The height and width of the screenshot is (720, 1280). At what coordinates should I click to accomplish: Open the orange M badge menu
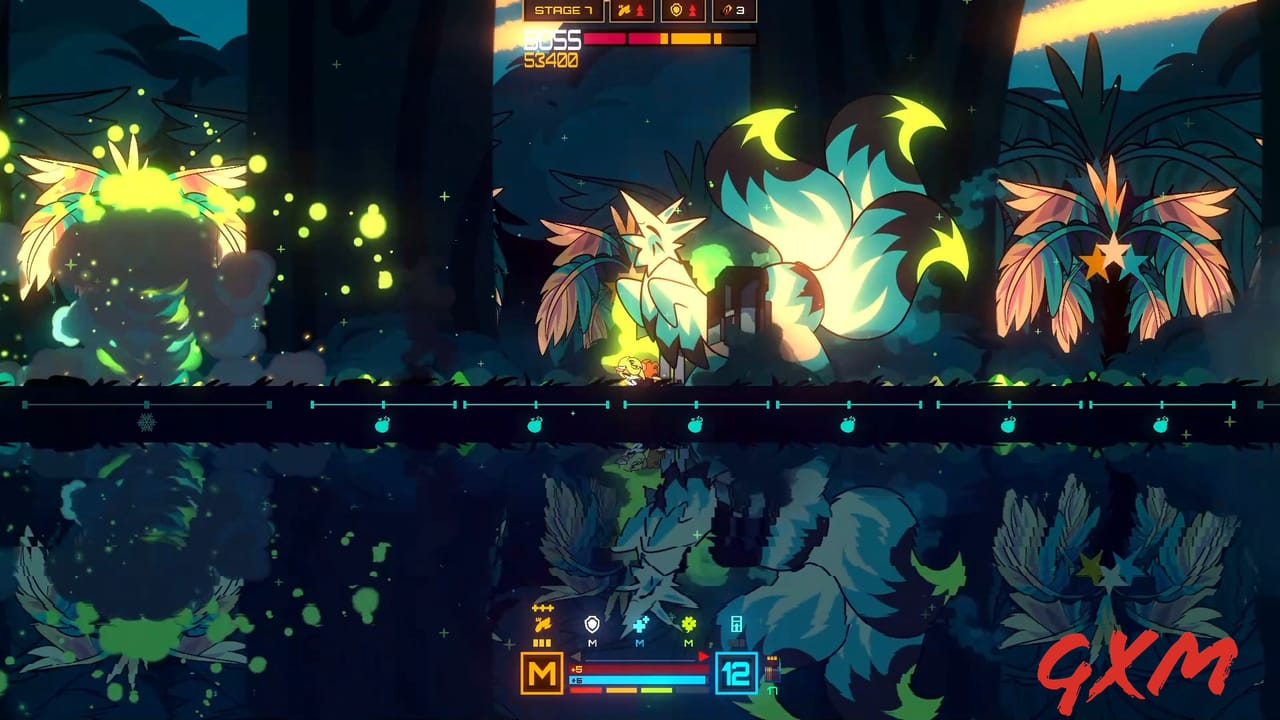(541, 671)
